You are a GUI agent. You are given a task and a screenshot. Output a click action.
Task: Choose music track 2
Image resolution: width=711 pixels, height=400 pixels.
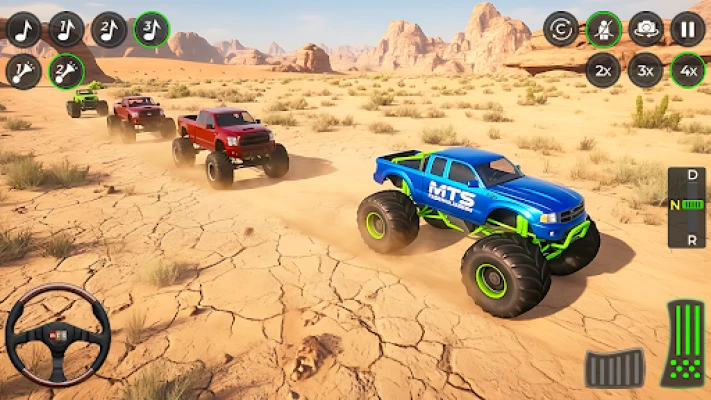109,30
